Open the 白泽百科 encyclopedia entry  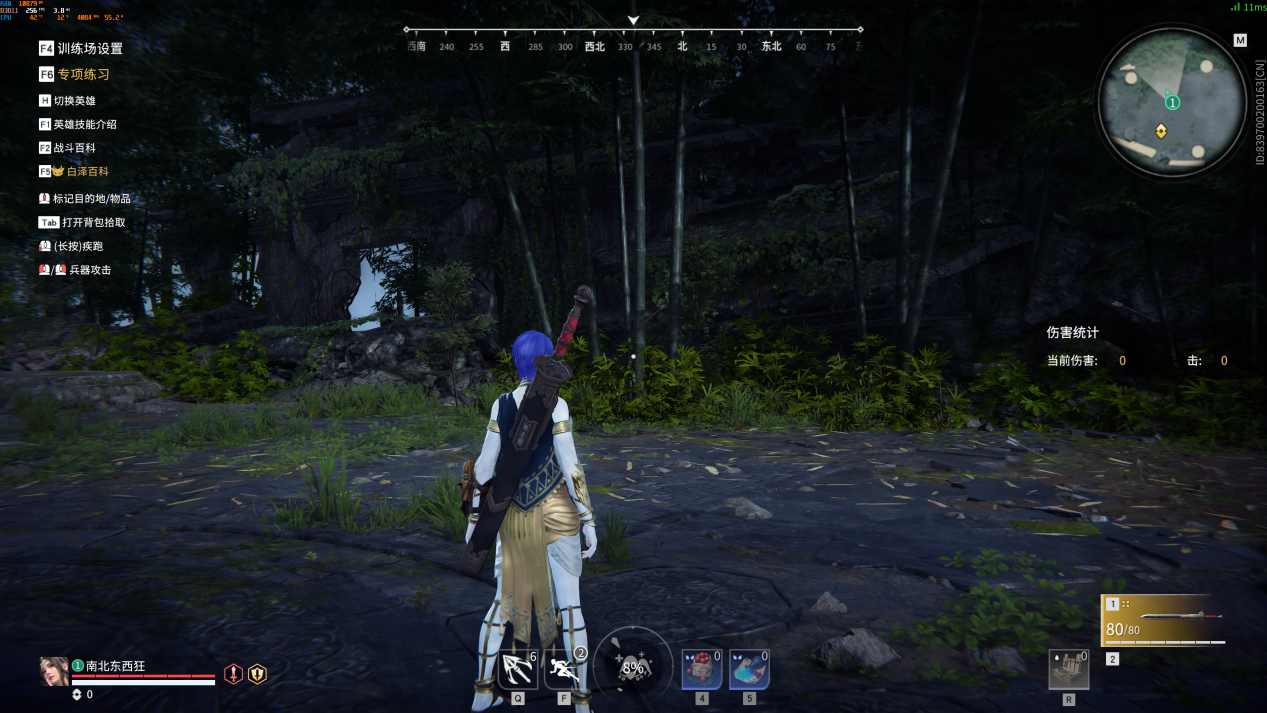(x=81, y=172)
